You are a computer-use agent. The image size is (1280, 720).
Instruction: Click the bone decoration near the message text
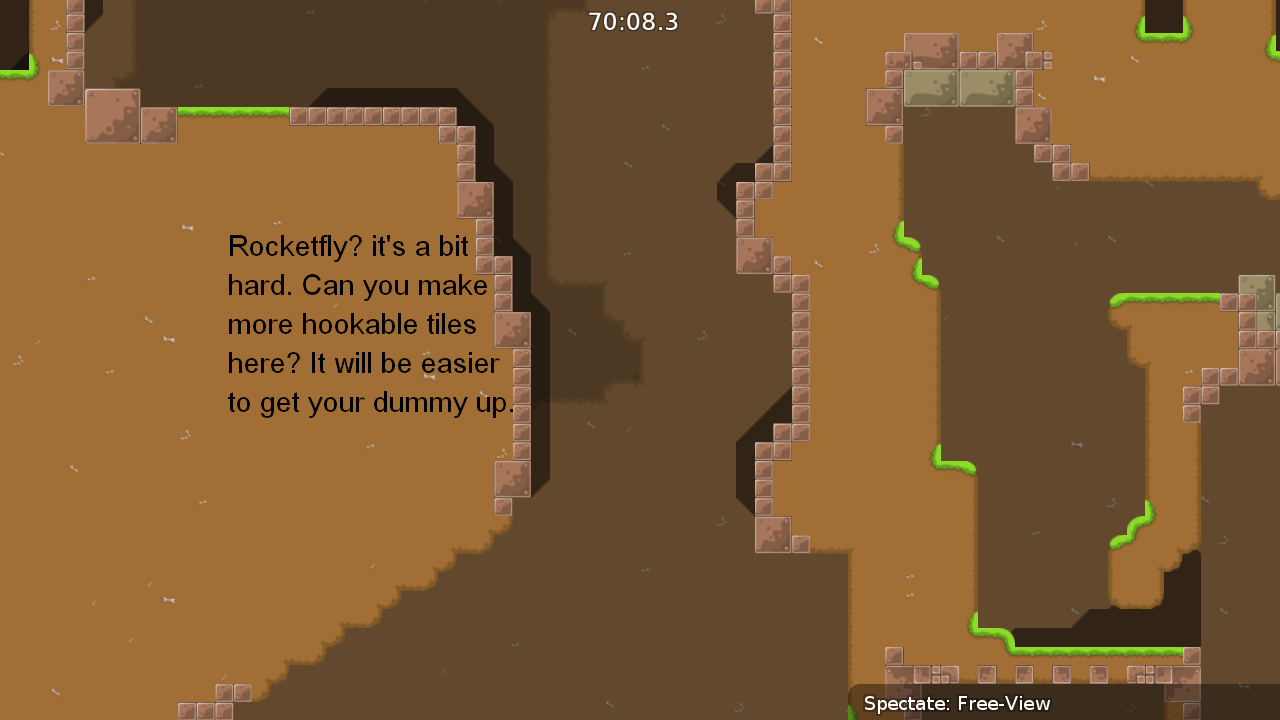186,229
